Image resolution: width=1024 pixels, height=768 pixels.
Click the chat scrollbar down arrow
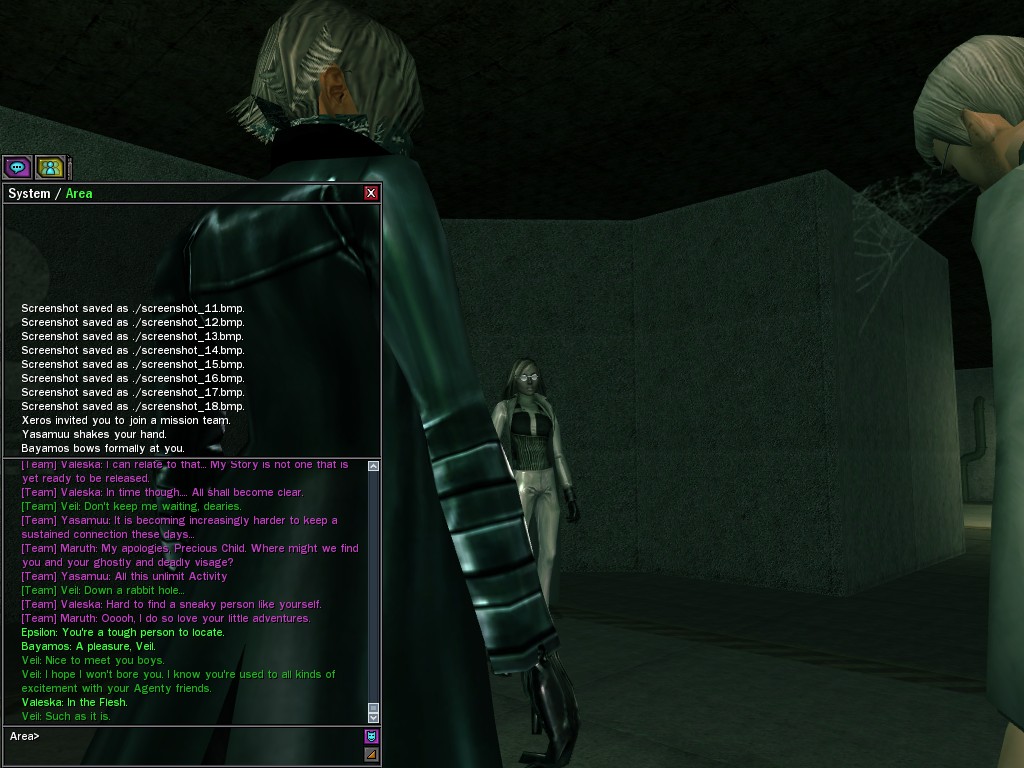point(374,717)
